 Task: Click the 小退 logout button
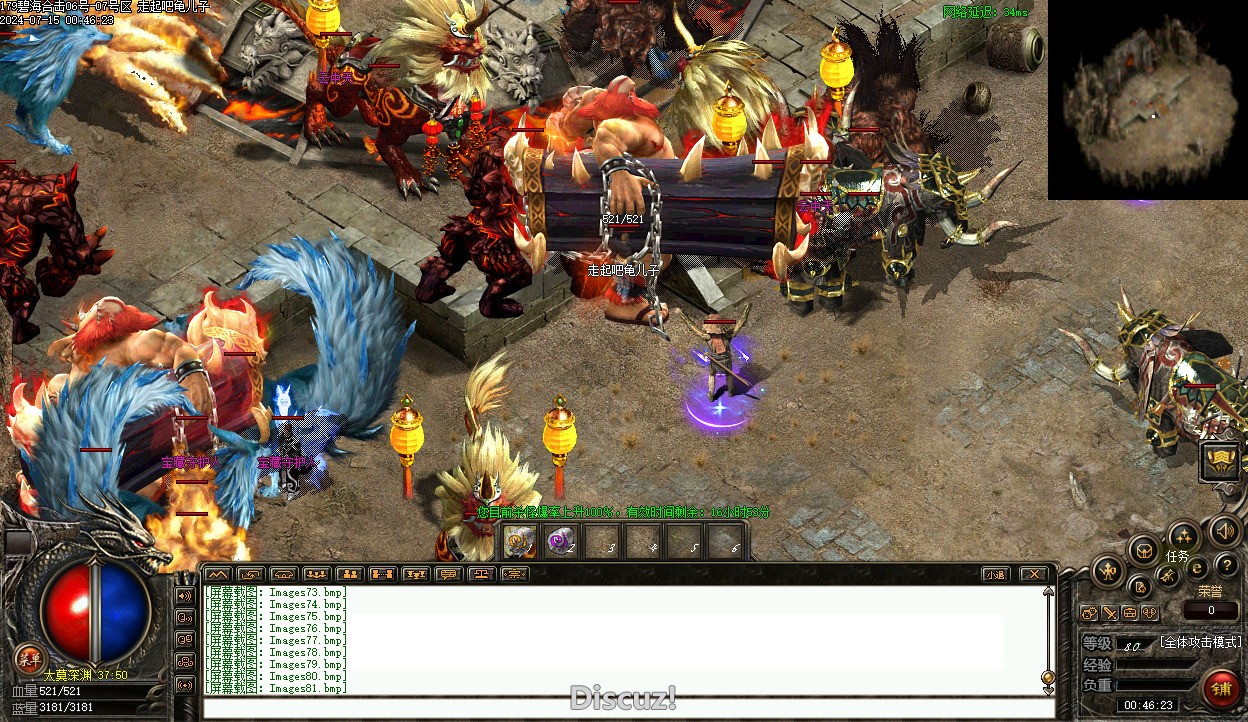pos(995,574)
